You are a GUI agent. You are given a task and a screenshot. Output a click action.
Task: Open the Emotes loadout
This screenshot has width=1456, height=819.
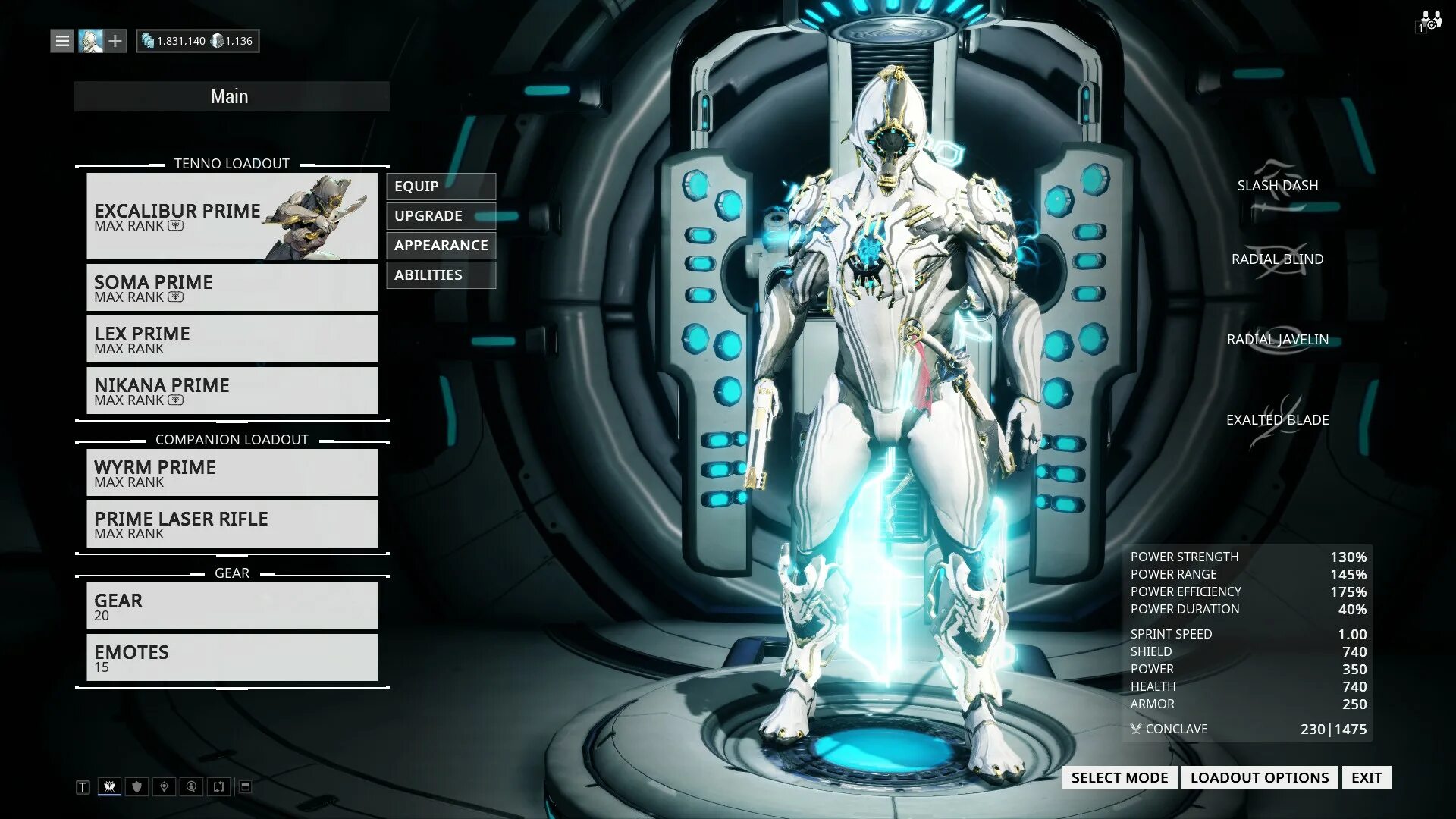(x=232, y=657)
